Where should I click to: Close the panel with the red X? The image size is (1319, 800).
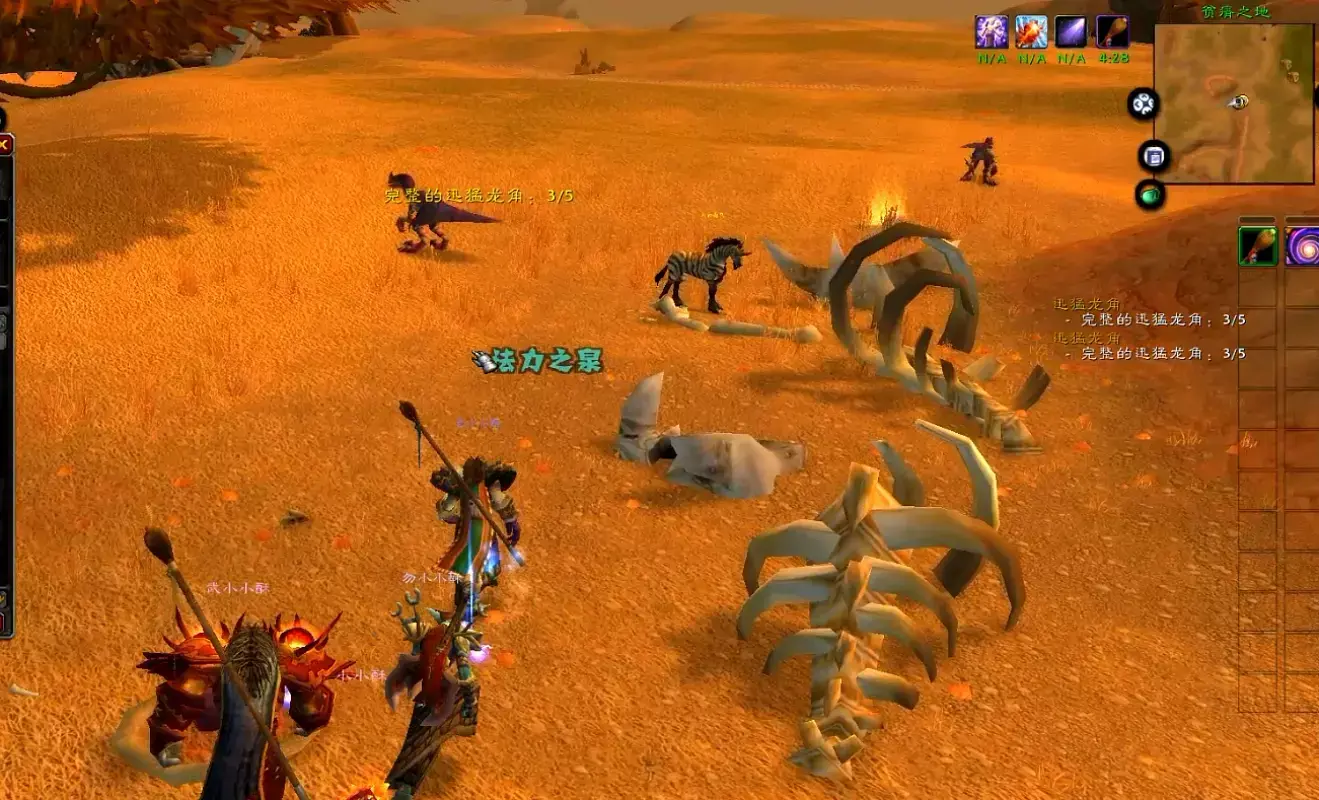[x=4, y=145]
